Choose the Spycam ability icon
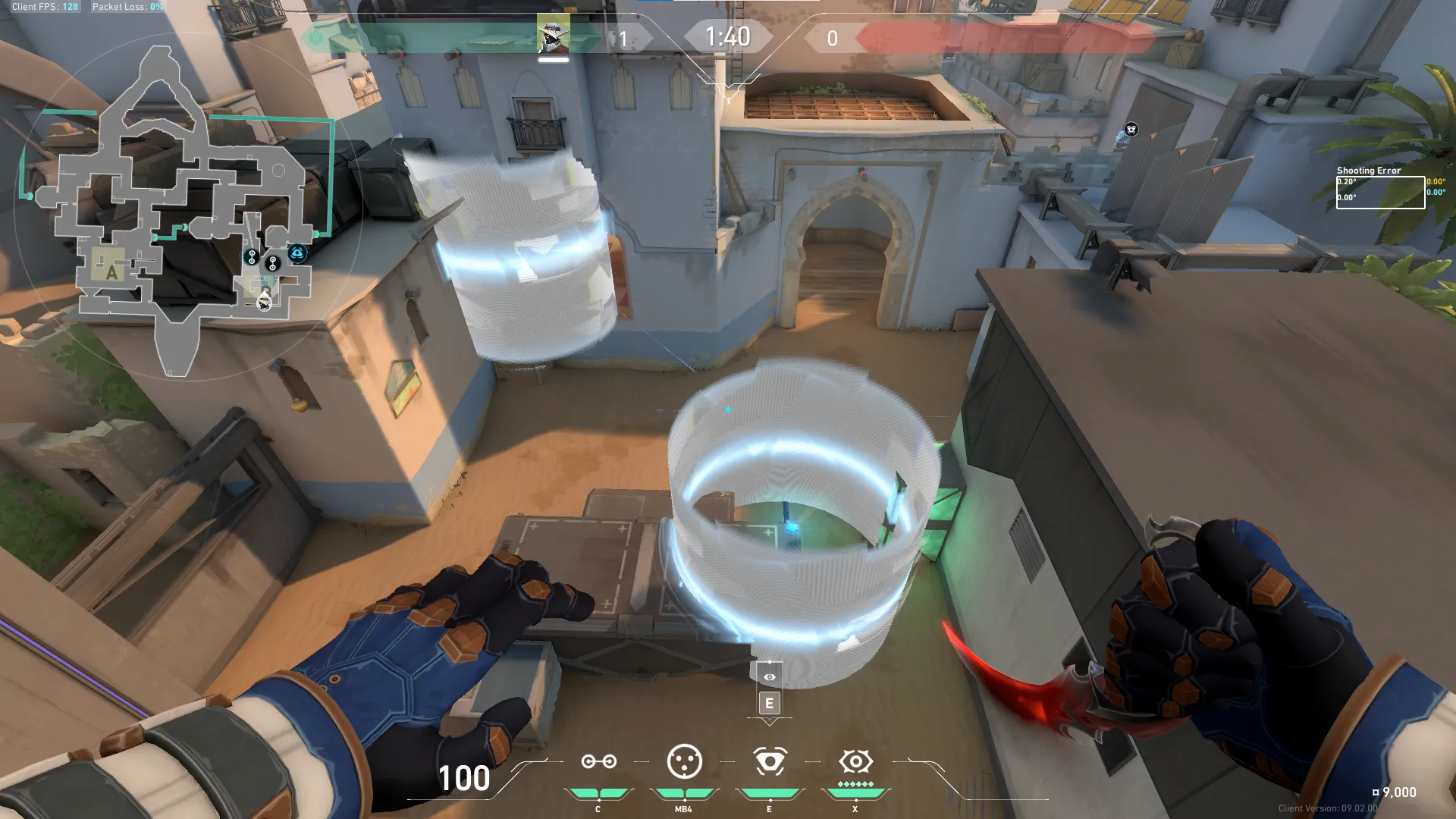Screen dimensions: 1456x819 [769, 761]
